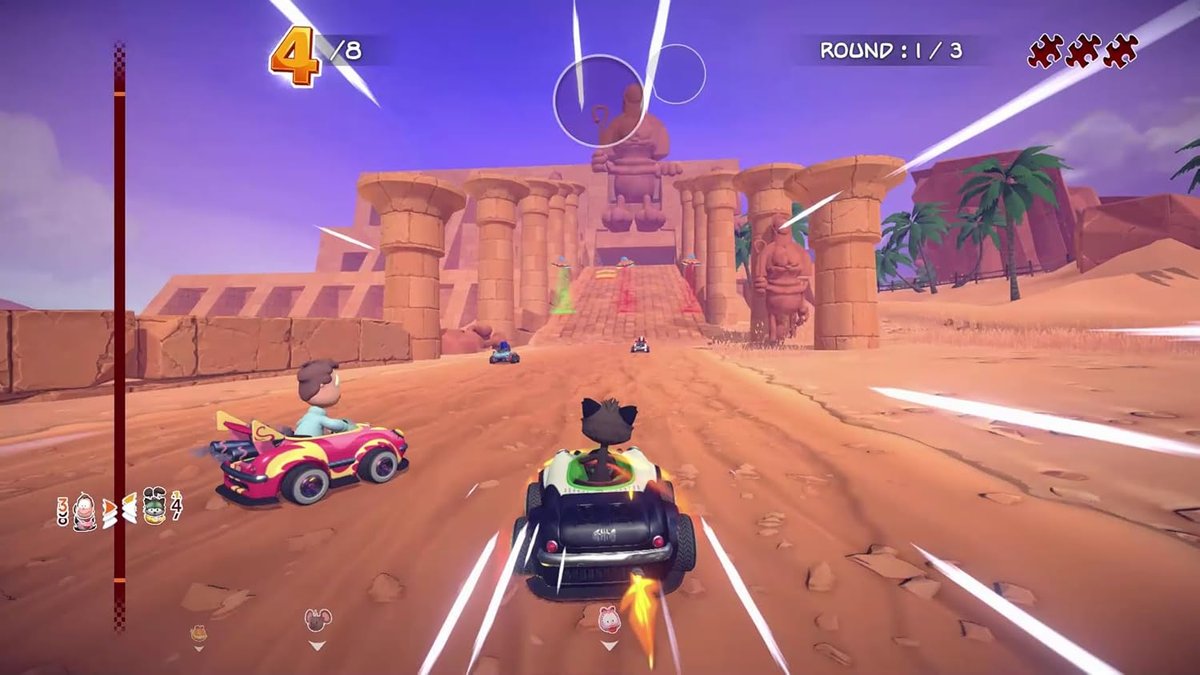Click the grey mouse racer marker
The image size is (1200, 675).
coord(317,620)
